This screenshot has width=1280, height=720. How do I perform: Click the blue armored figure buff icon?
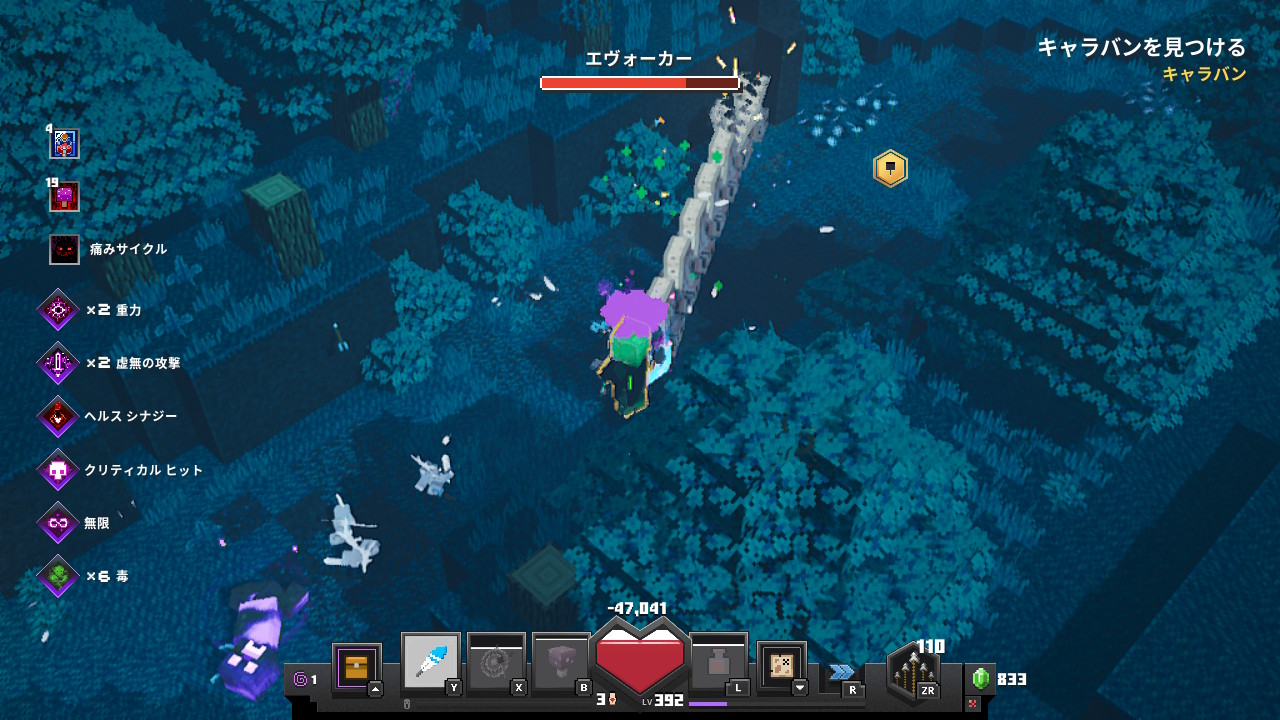coord(64,144)
